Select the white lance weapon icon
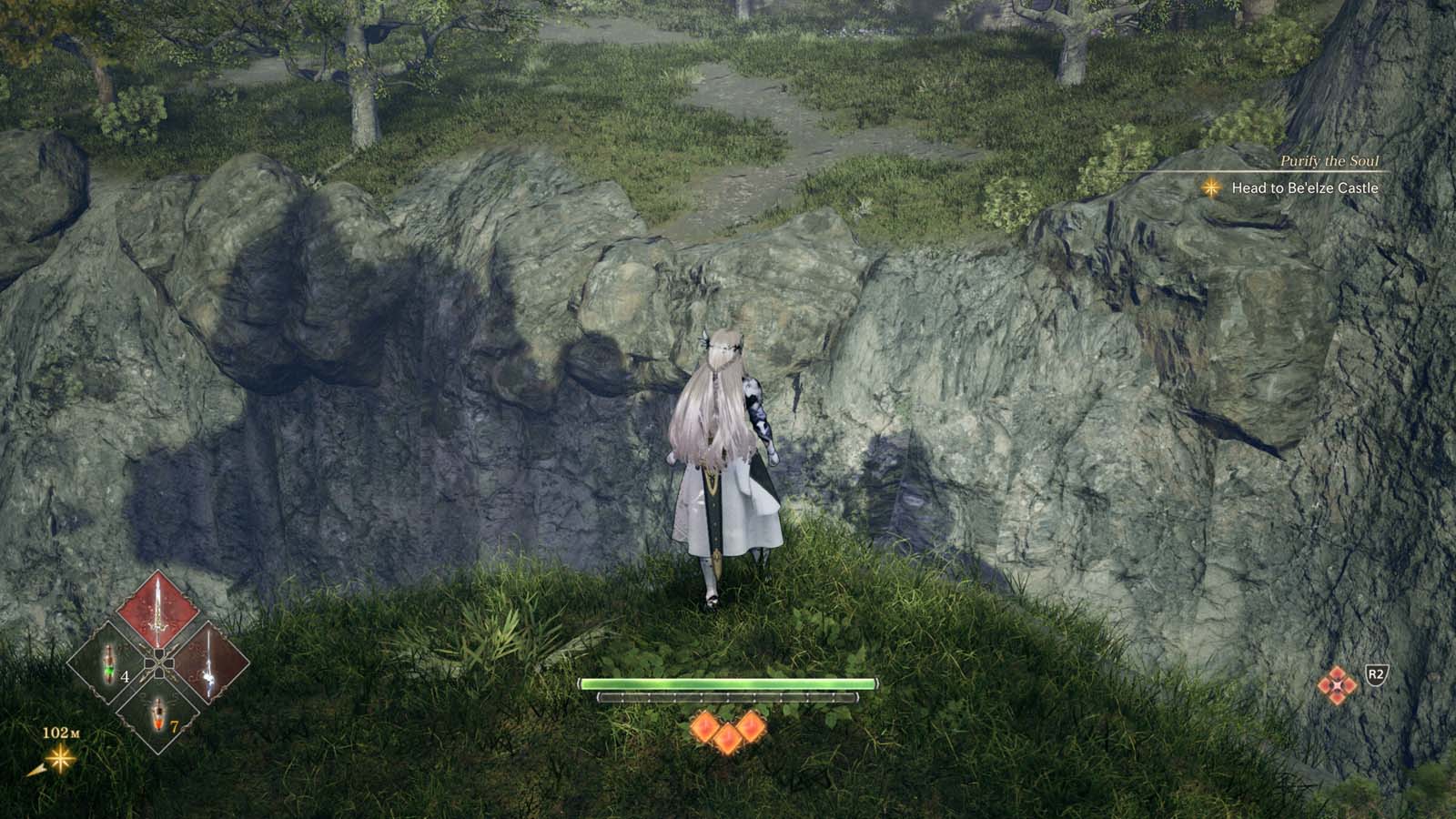 [x=207, y=661]
